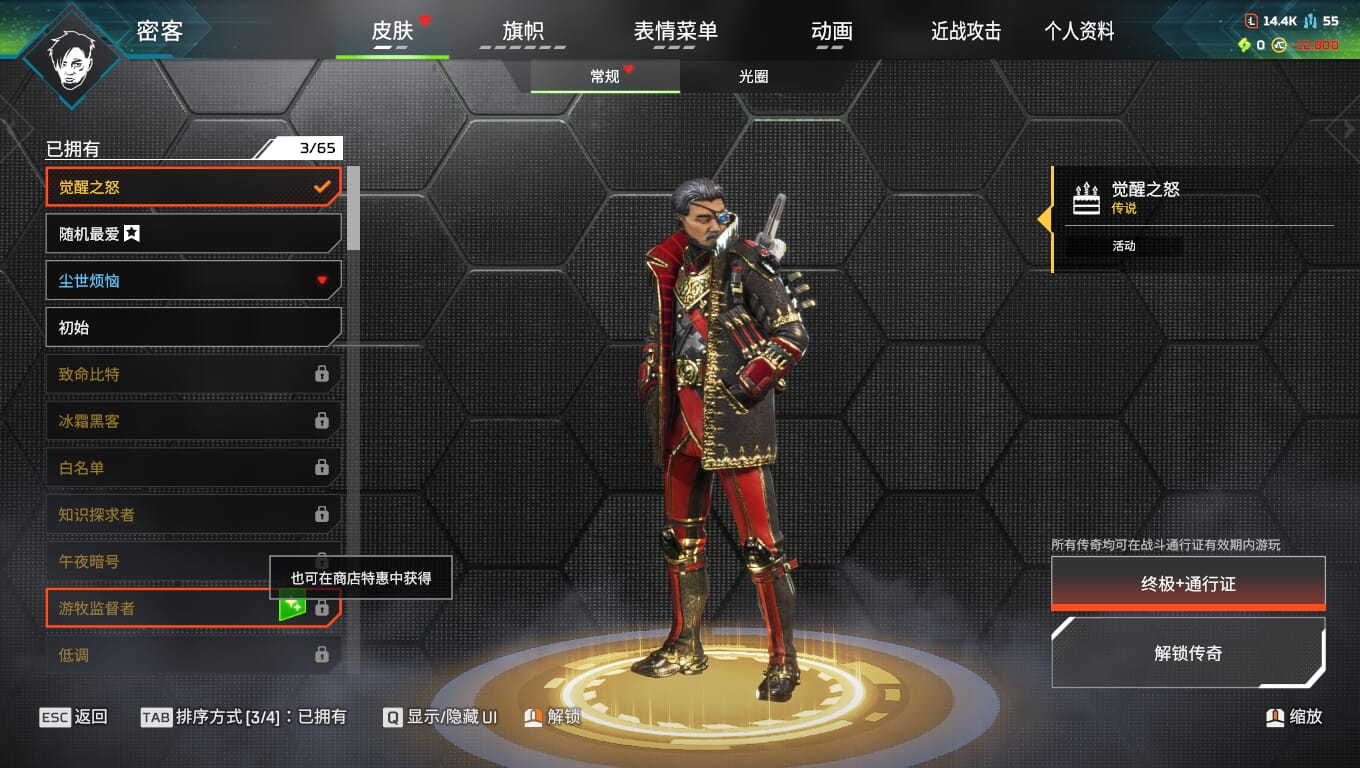Open the 近战攻击 melee tab

pyautogui.click(x=966, y=32)
